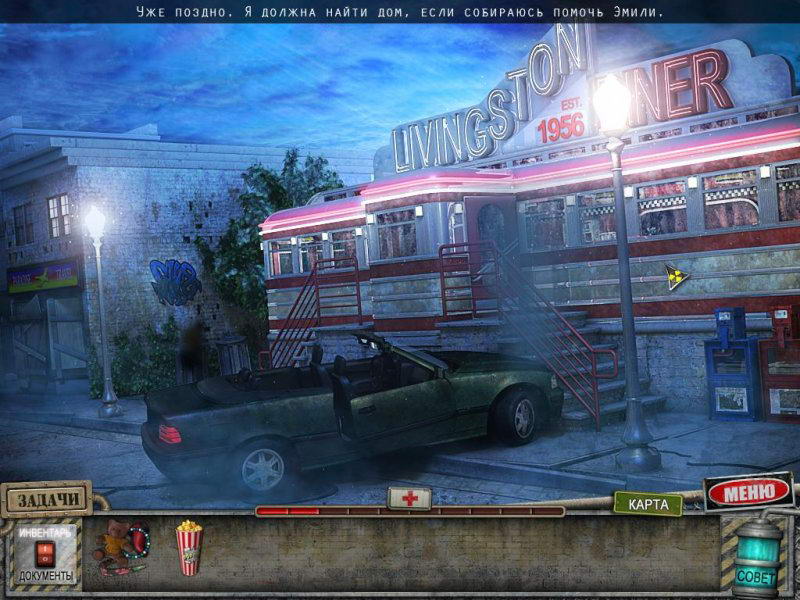Select the popcorn bucket inventory item
The width and height of the screenshot is (800, 600).
pos(188,548)
